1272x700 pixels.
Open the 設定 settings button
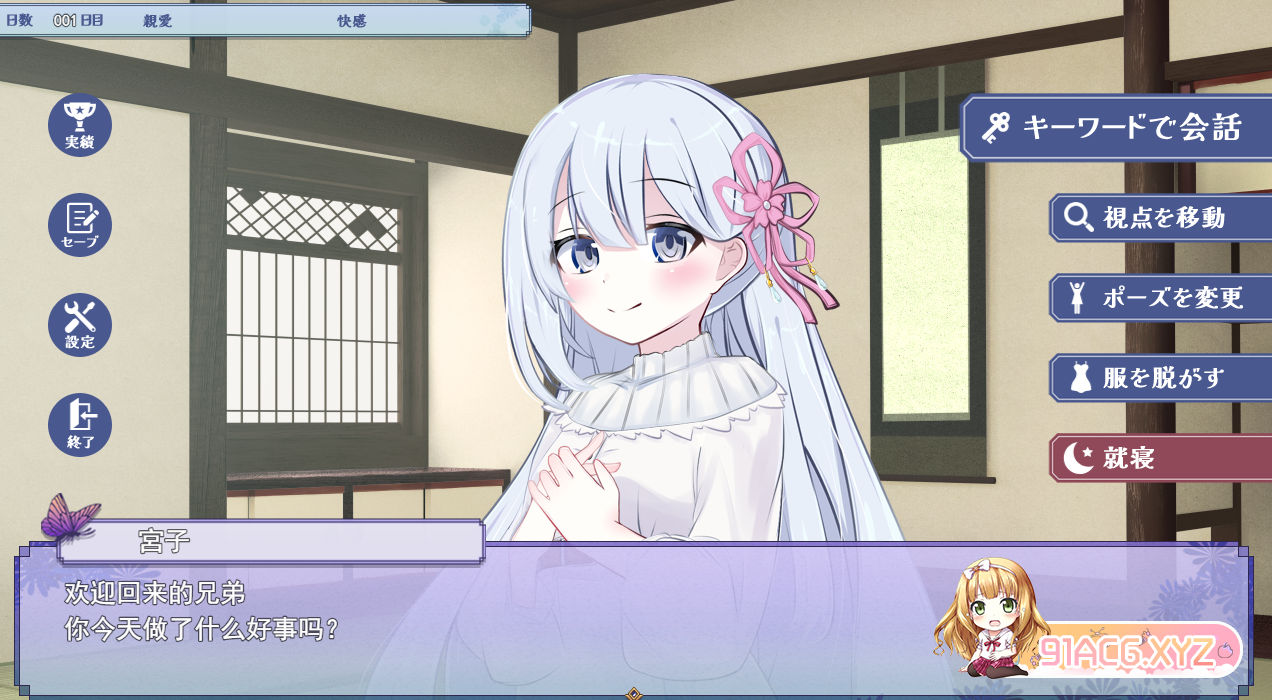80,325
